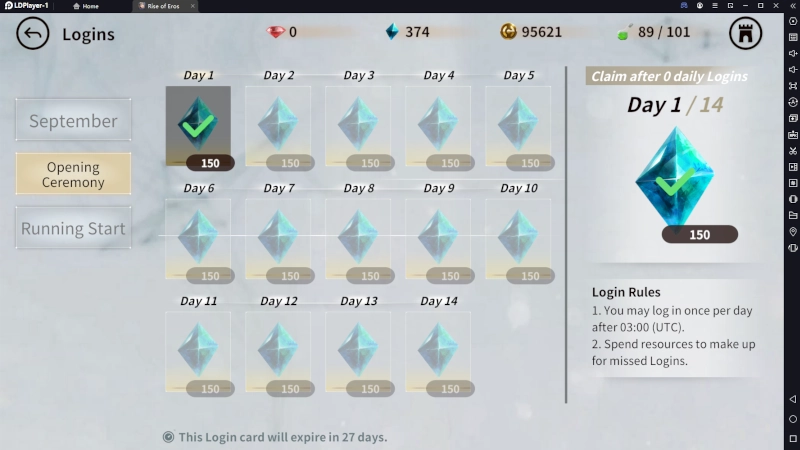Click the Day 14 crystal reward
This screenshot has height=450, width=800.
pyautogui.click(x=438, y=351)
